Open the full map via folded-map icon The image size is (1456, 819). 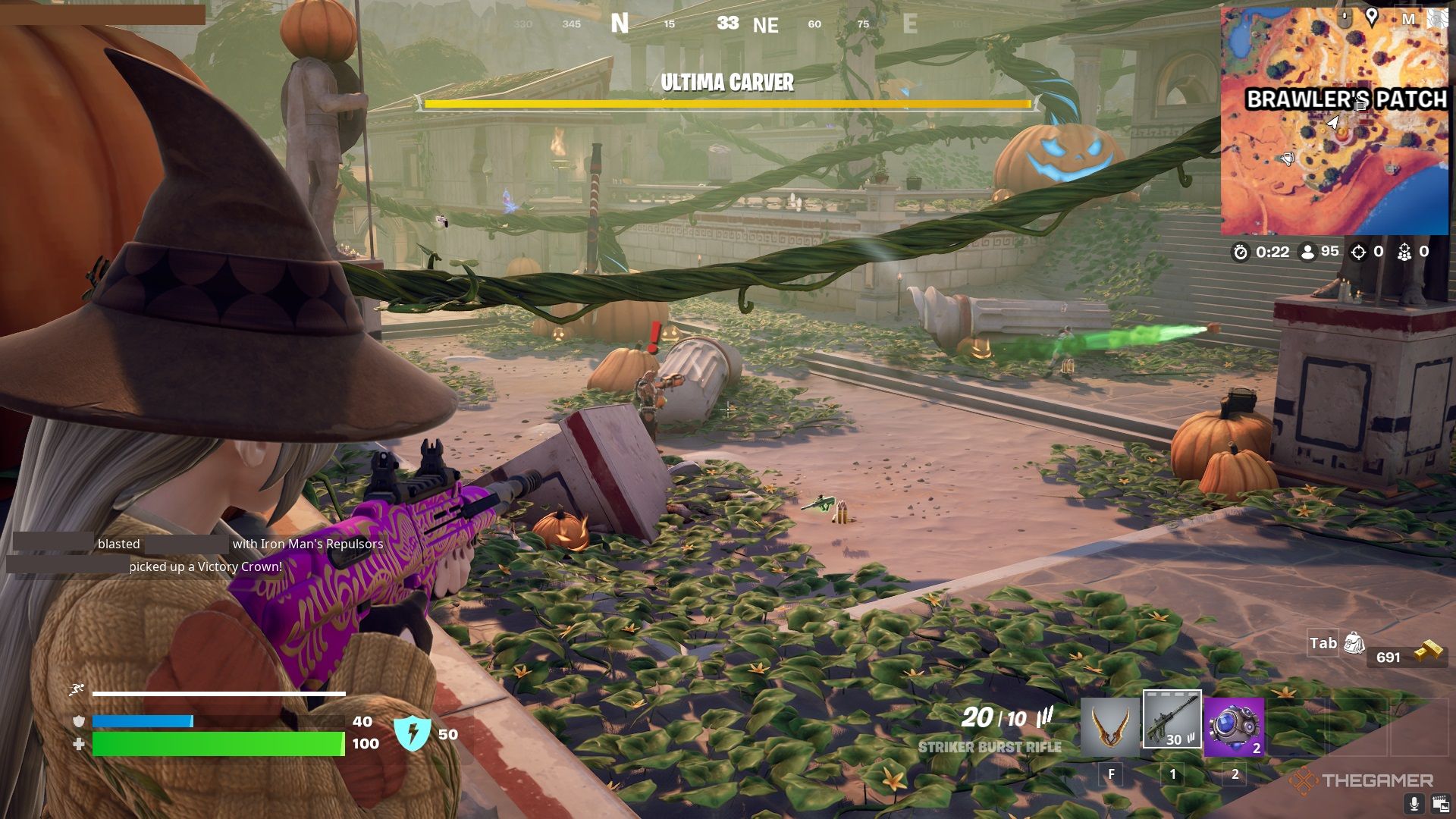(x=1436, y=18)
